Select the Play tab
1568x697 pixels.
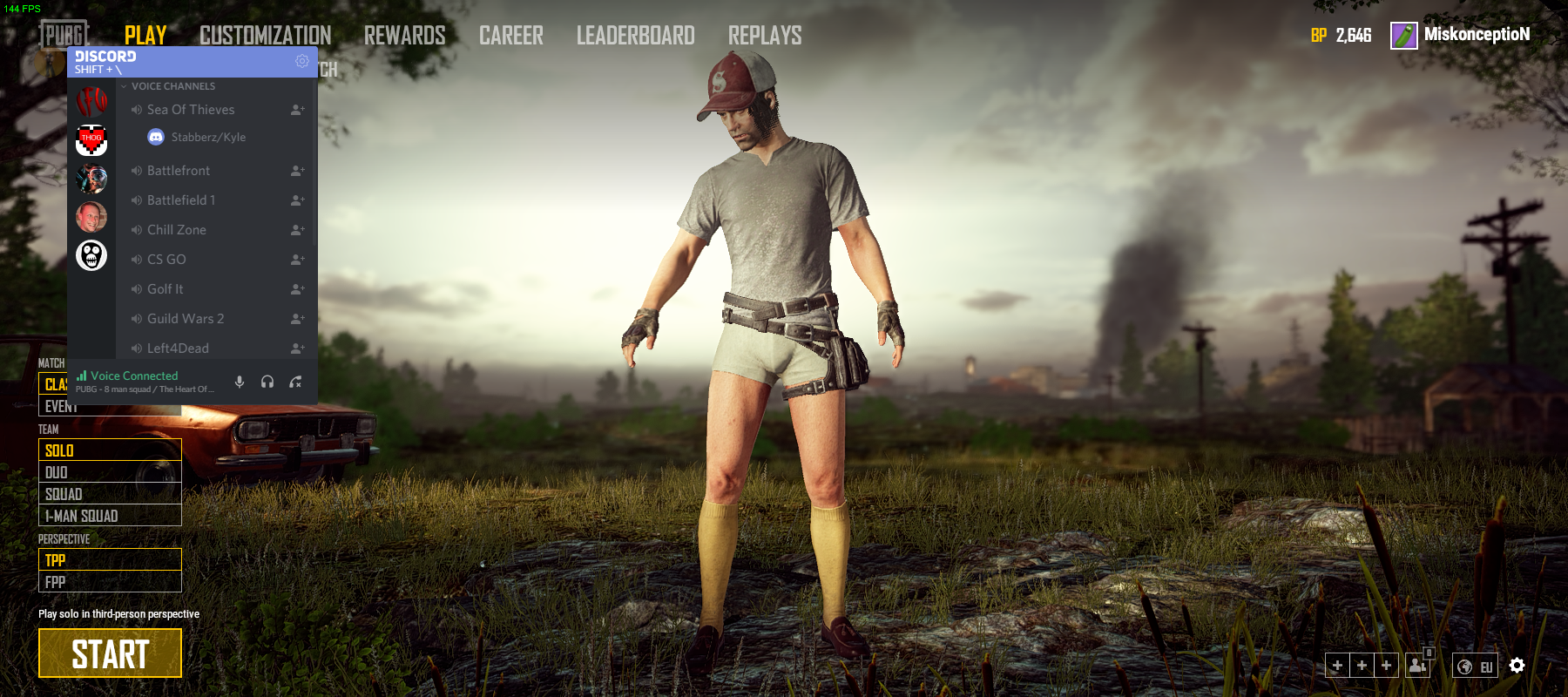[x=145, y=36]
